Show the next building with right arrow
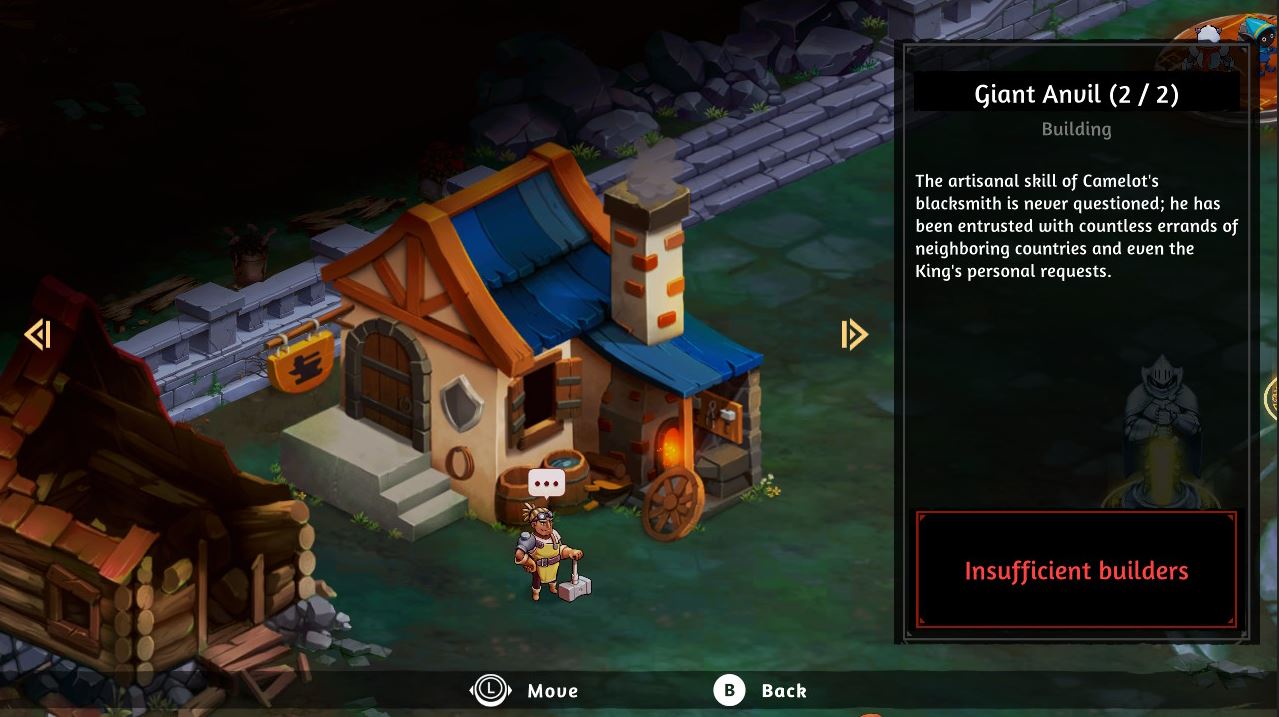Image resolution: width=1279 pixels, height=717 pixels. coord(854,334)
